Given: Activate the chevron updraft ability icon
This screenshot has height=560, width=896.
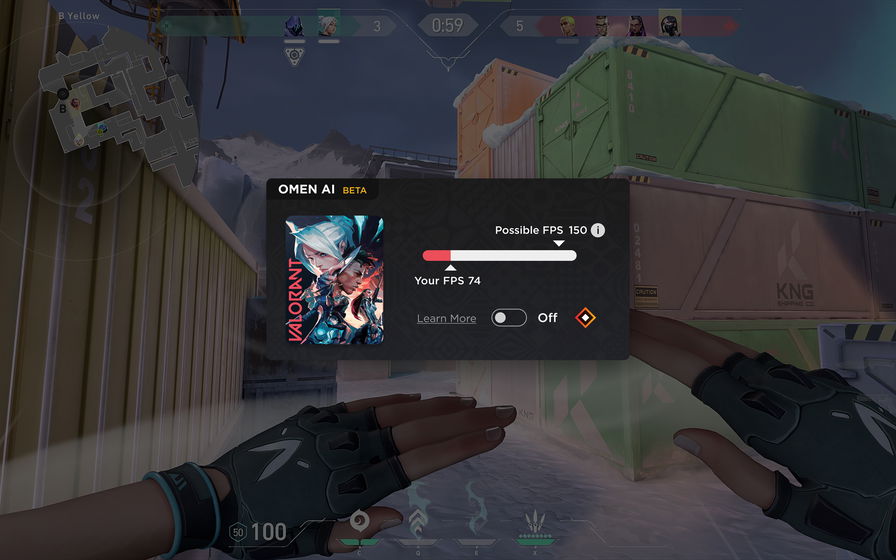Looking at the screenshot, I should [x=416, y=521].
